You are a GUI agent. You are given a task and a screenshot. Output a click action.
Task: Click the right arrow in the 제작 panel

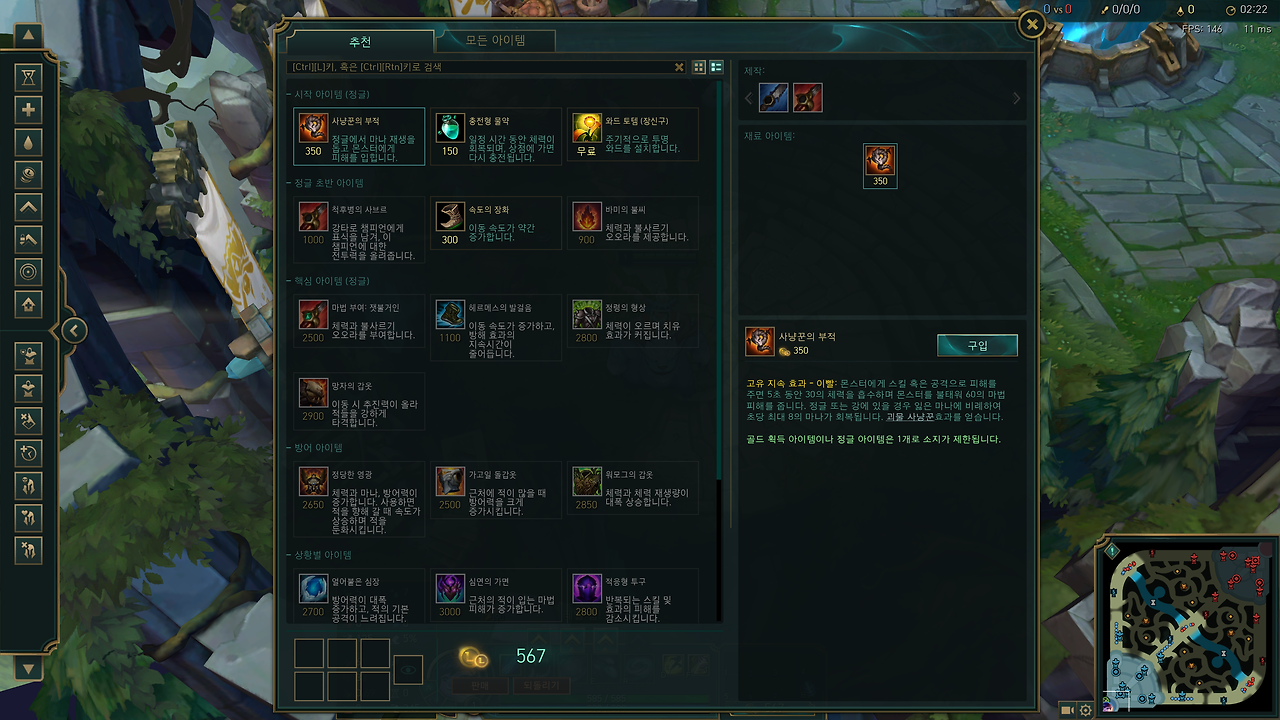click(x=1017, y=97)
